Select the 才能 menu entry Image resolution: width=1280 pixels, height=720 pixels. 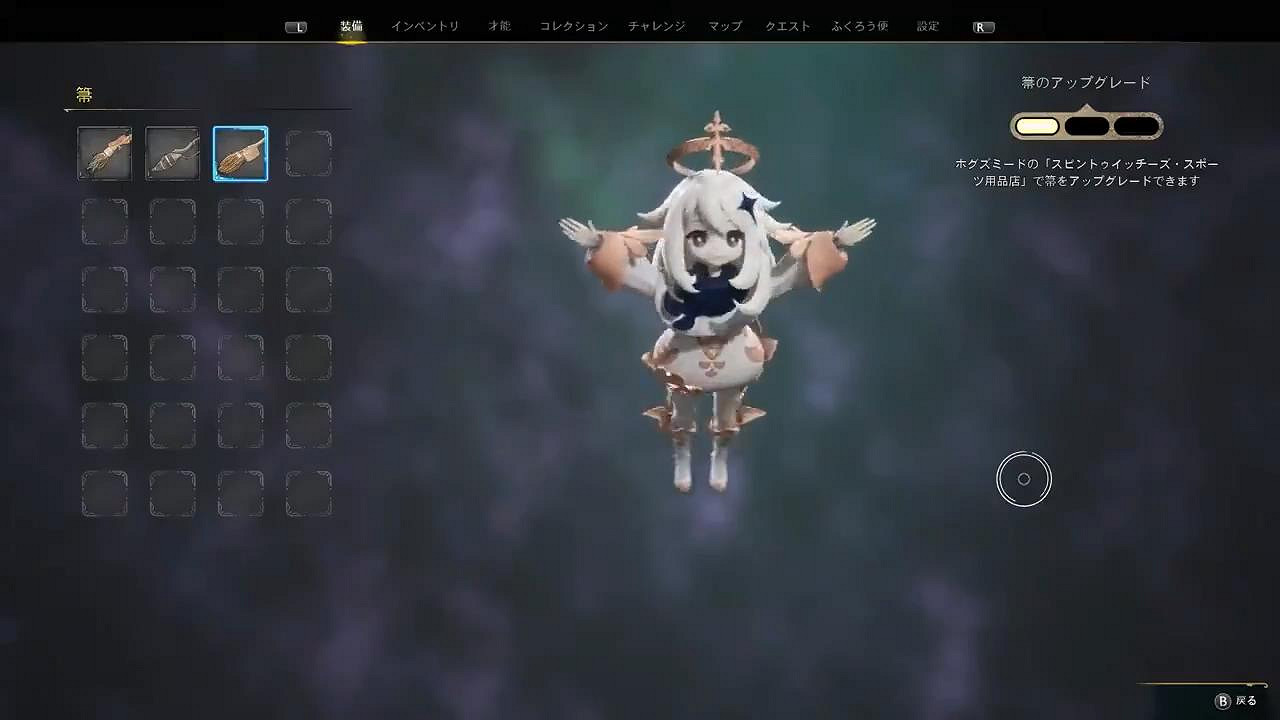pyautogui.click(x=499, y=27)
